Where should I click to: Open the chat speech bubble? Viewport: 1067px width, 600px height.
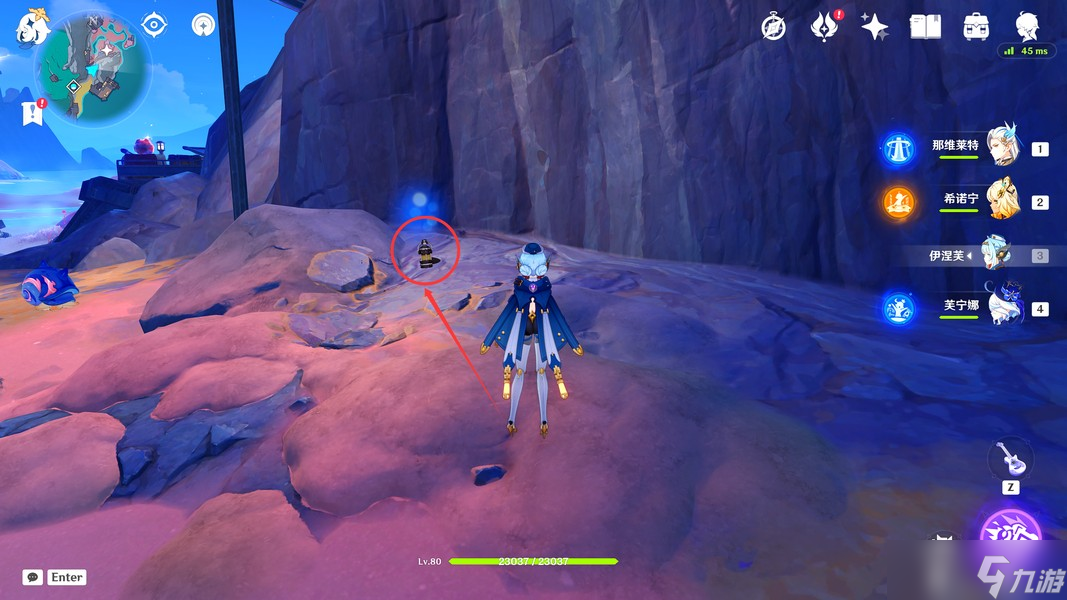point(33,577)
